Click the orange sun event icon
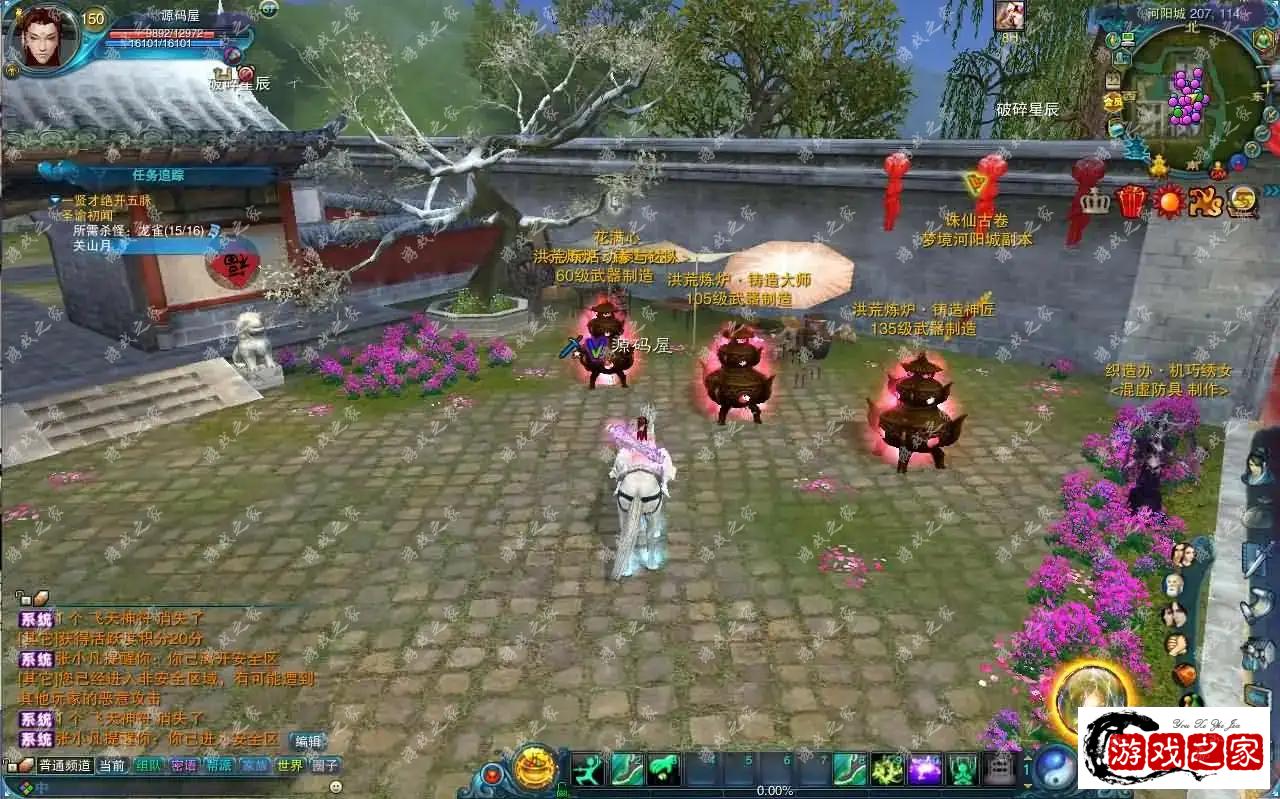Image resolution: width=1280 pixels, height=799 pixels. pyautogui.click(x=1168, y=201)
